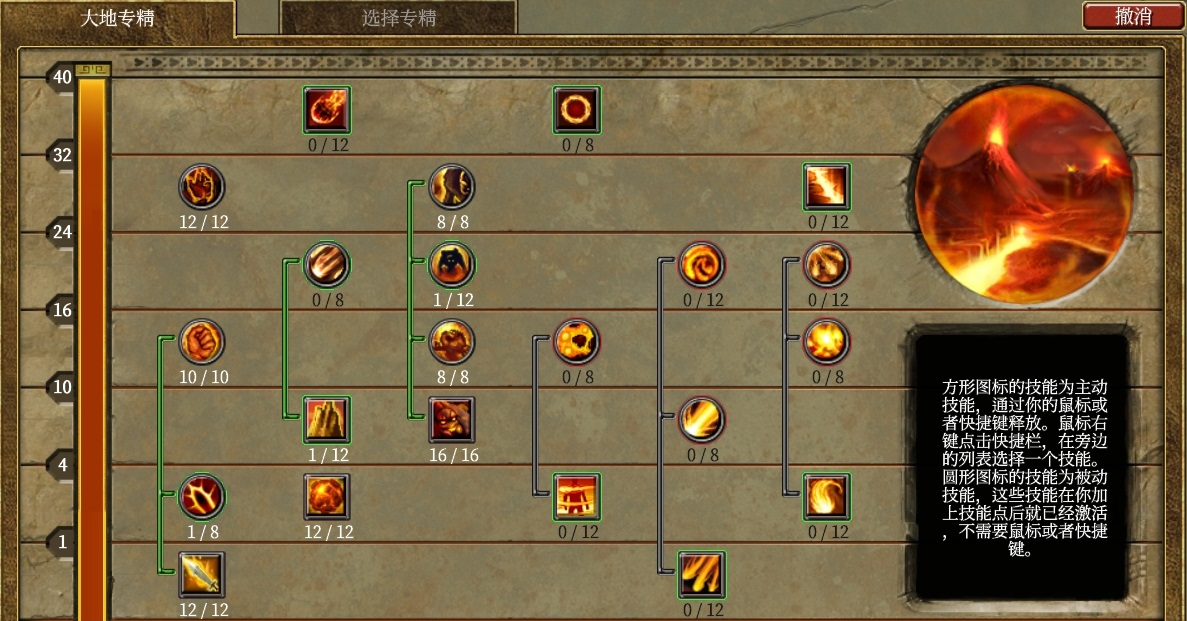The image size is (1187, 621).
Task: Choose the stone spikes skill icon
Action: click(327, 420)
